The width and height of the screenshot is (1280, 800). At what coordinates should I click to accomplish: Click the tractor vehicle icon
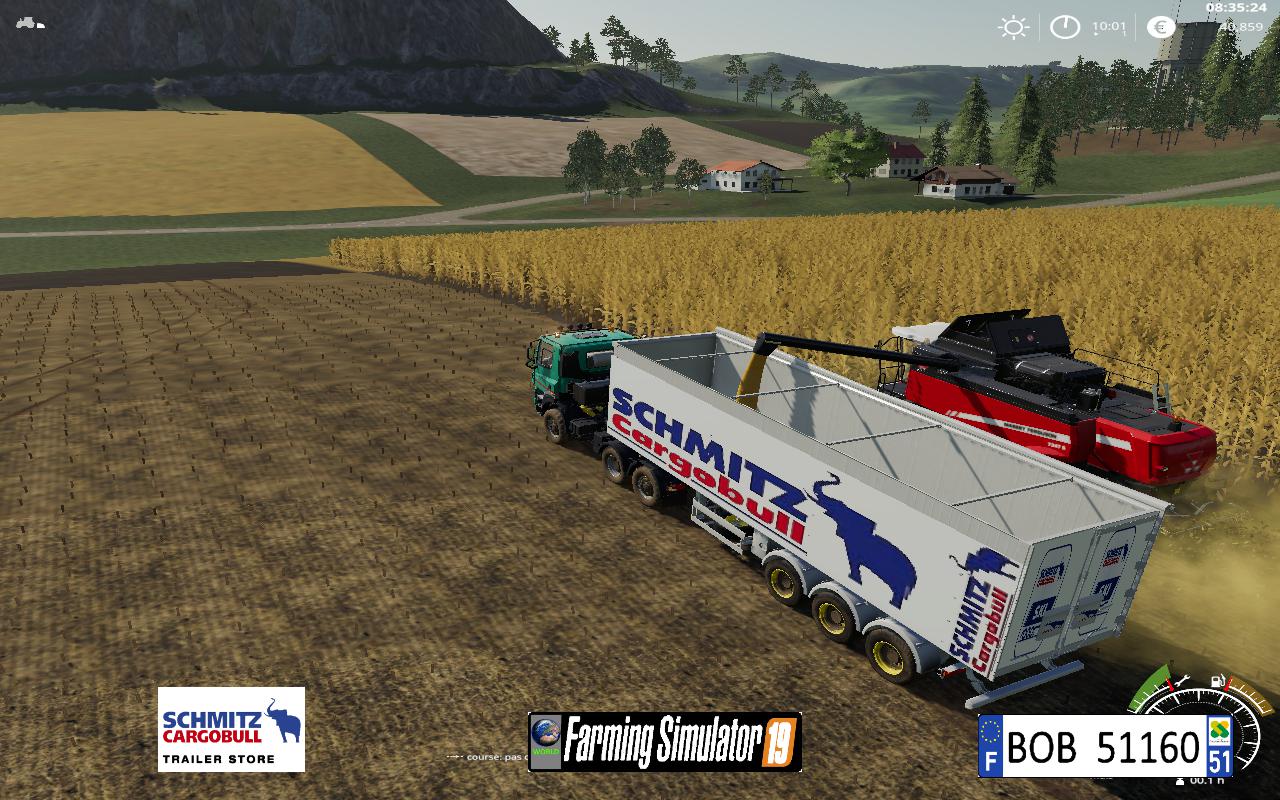(x=31, y=22)
